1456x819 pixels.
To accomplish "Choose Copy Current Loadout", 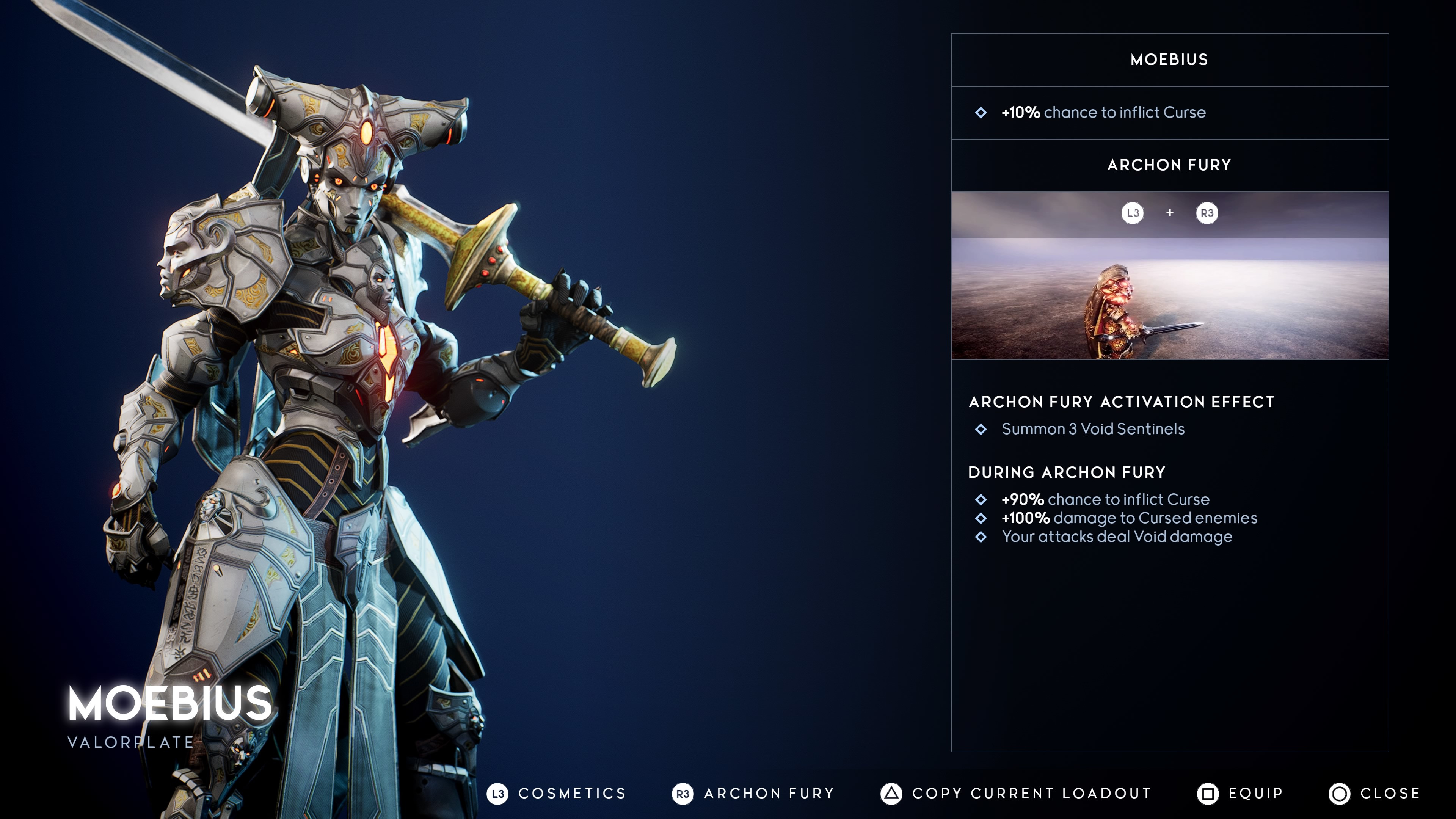I will click(x=1016, y=794).
